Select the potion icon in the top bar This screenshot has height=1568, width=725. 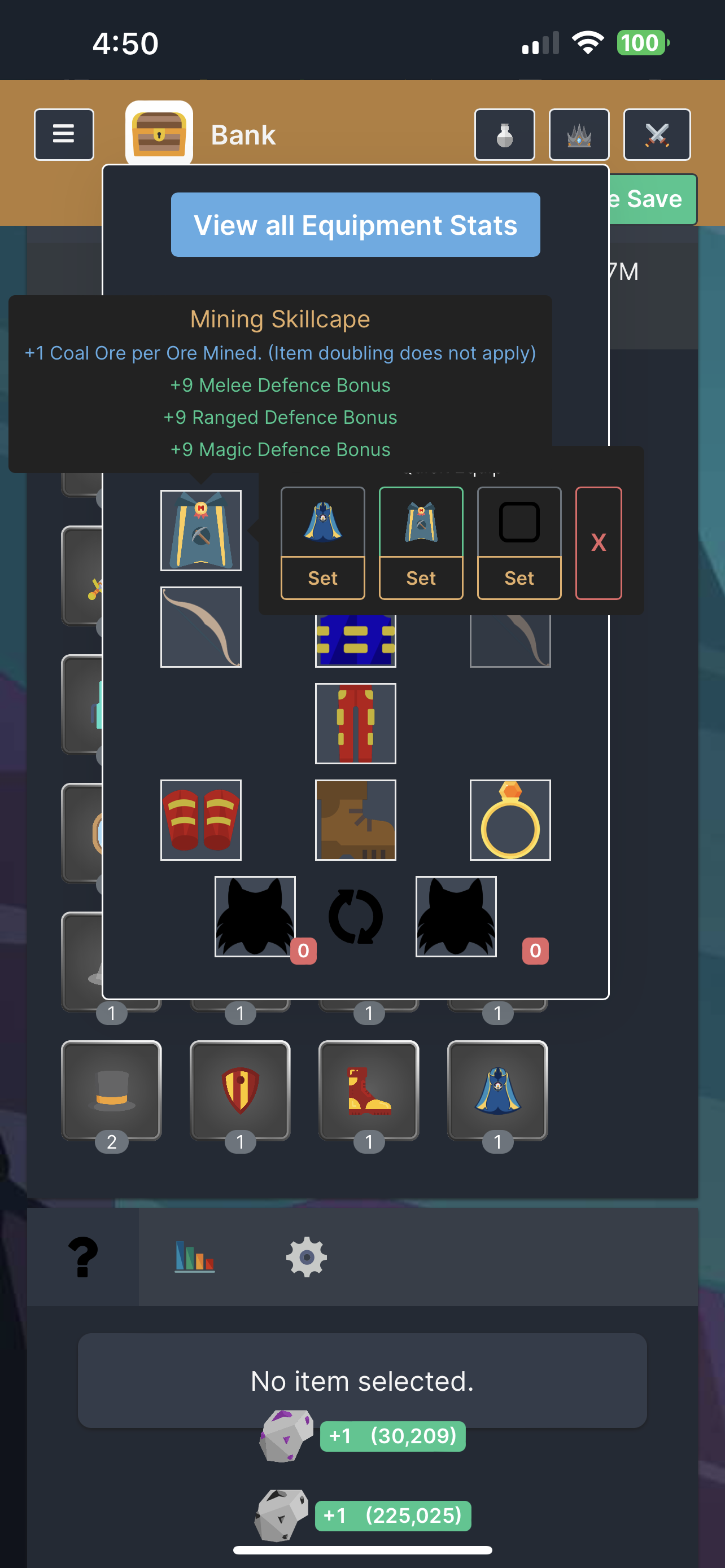click(504, 134)
